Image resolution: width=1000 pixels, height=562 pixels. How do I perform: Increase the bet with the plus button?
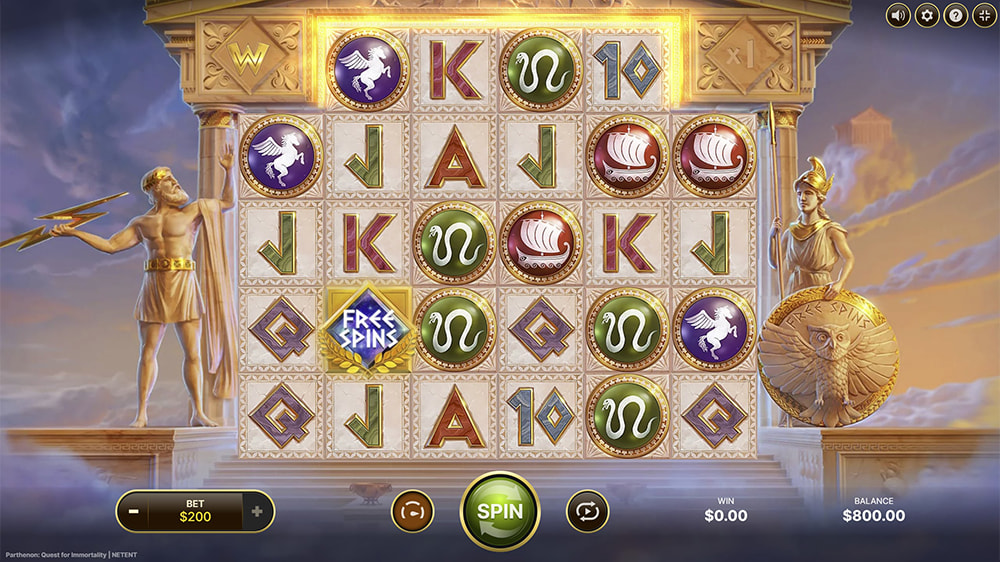click(257, 512)
